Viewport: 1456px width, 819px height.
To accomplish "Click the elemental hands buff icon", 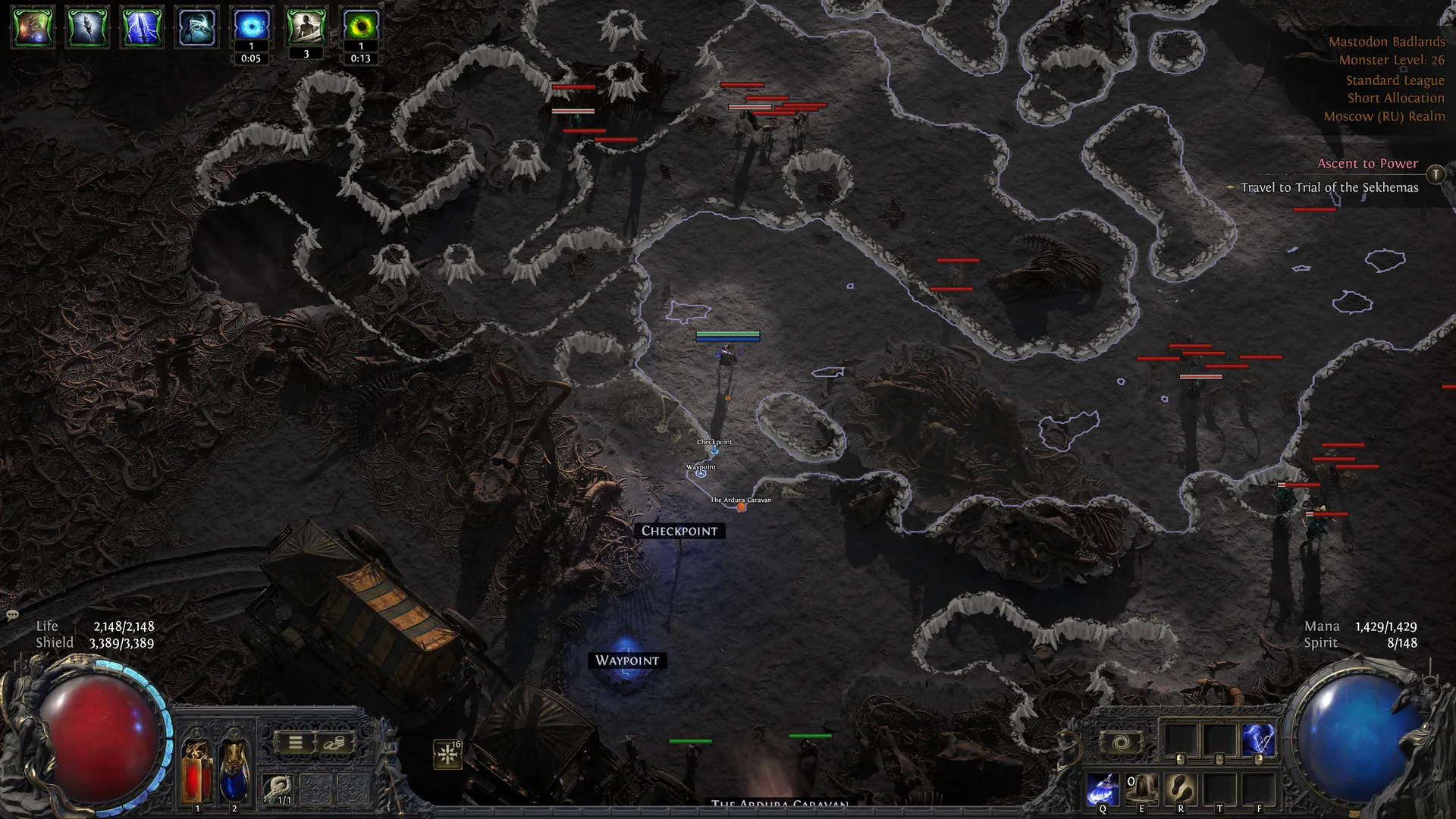I will click(33, 27).
